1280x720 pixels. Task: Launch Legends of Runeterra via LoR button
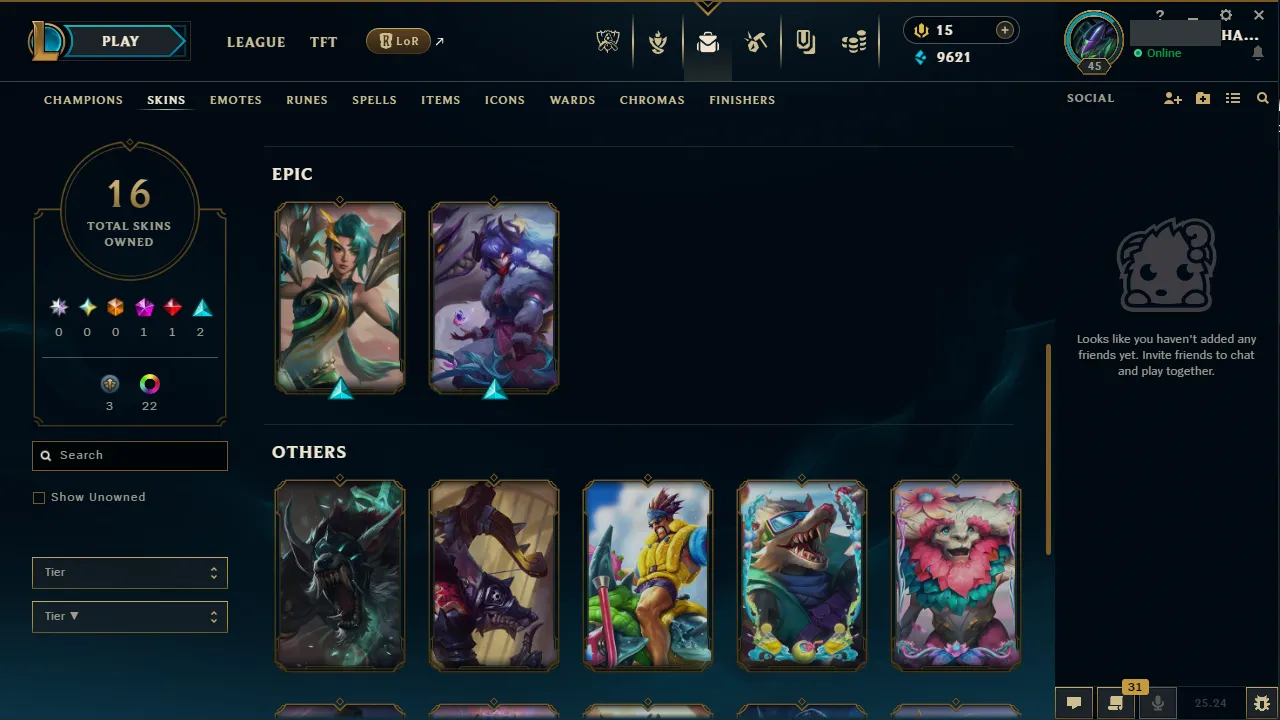point(398,41)
